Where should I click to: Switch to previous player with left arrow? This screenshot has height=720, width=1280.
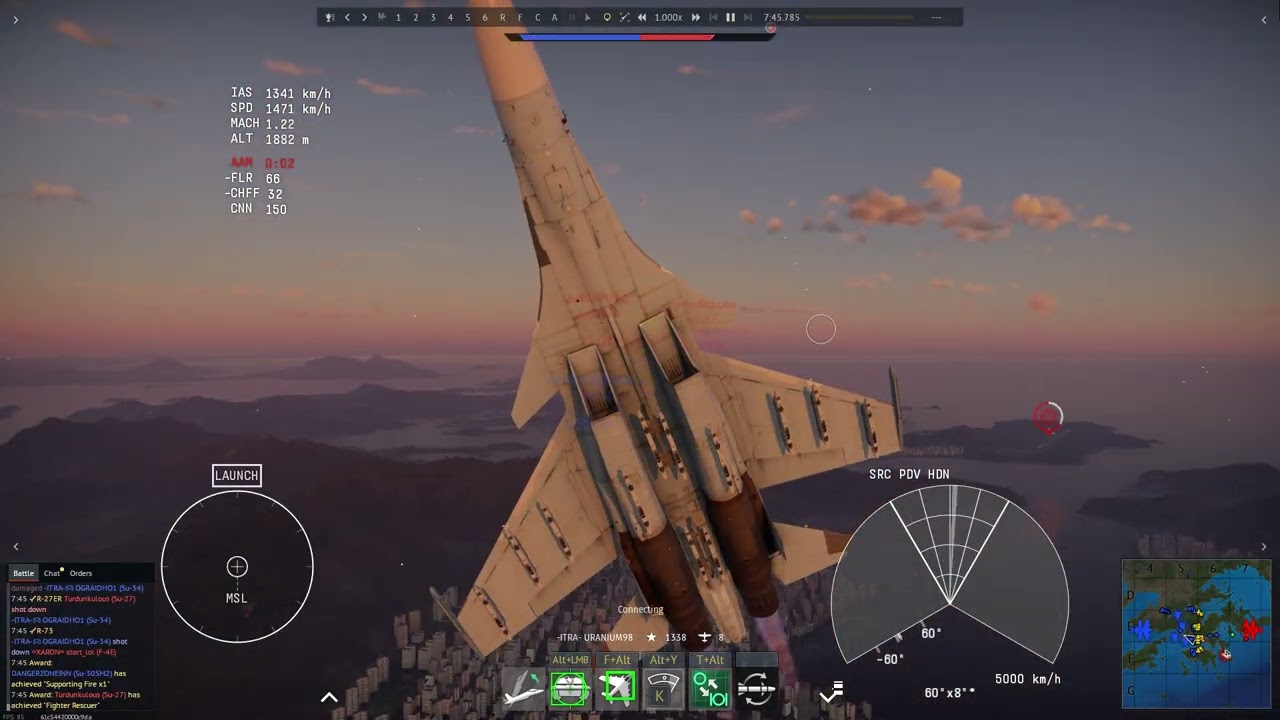click(x=347, y=17)
